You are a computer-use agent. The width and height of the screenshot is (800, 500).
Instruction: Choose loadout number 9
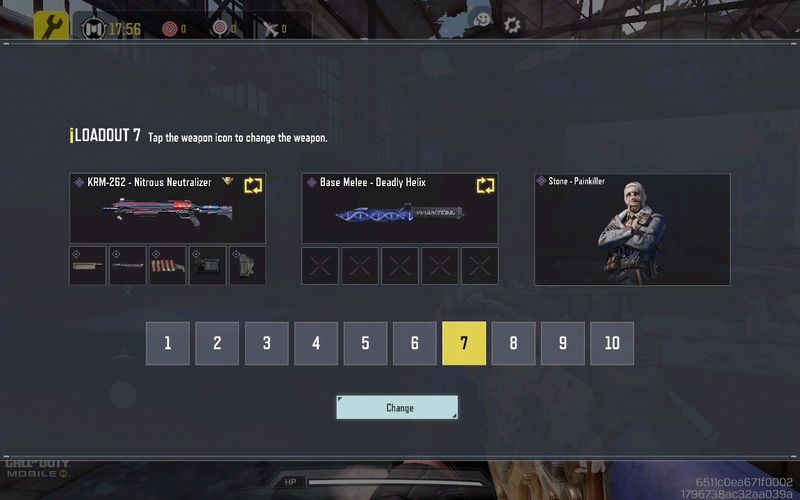[x=563, y=343]
